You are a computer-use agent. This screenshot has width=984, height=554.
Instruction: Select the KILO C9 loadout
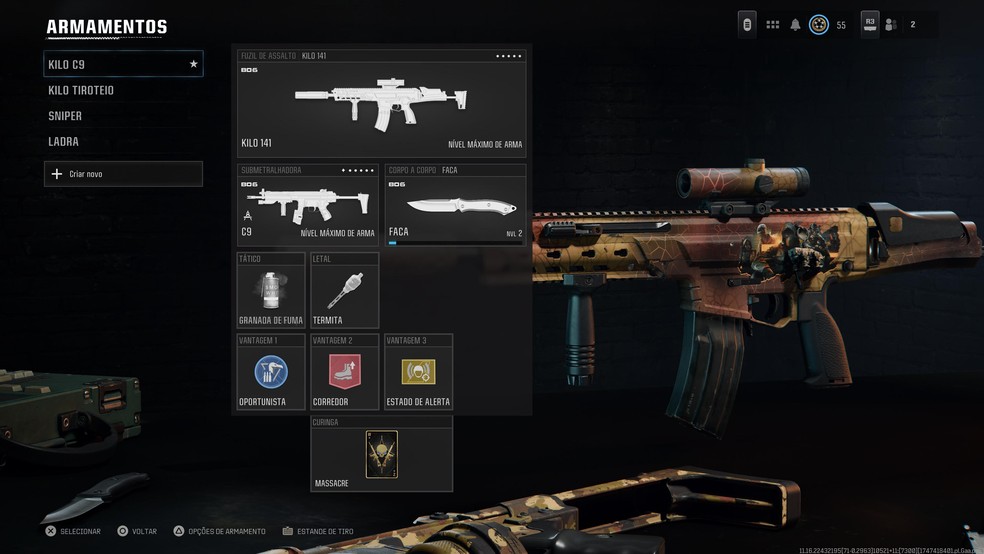(123, 64)
